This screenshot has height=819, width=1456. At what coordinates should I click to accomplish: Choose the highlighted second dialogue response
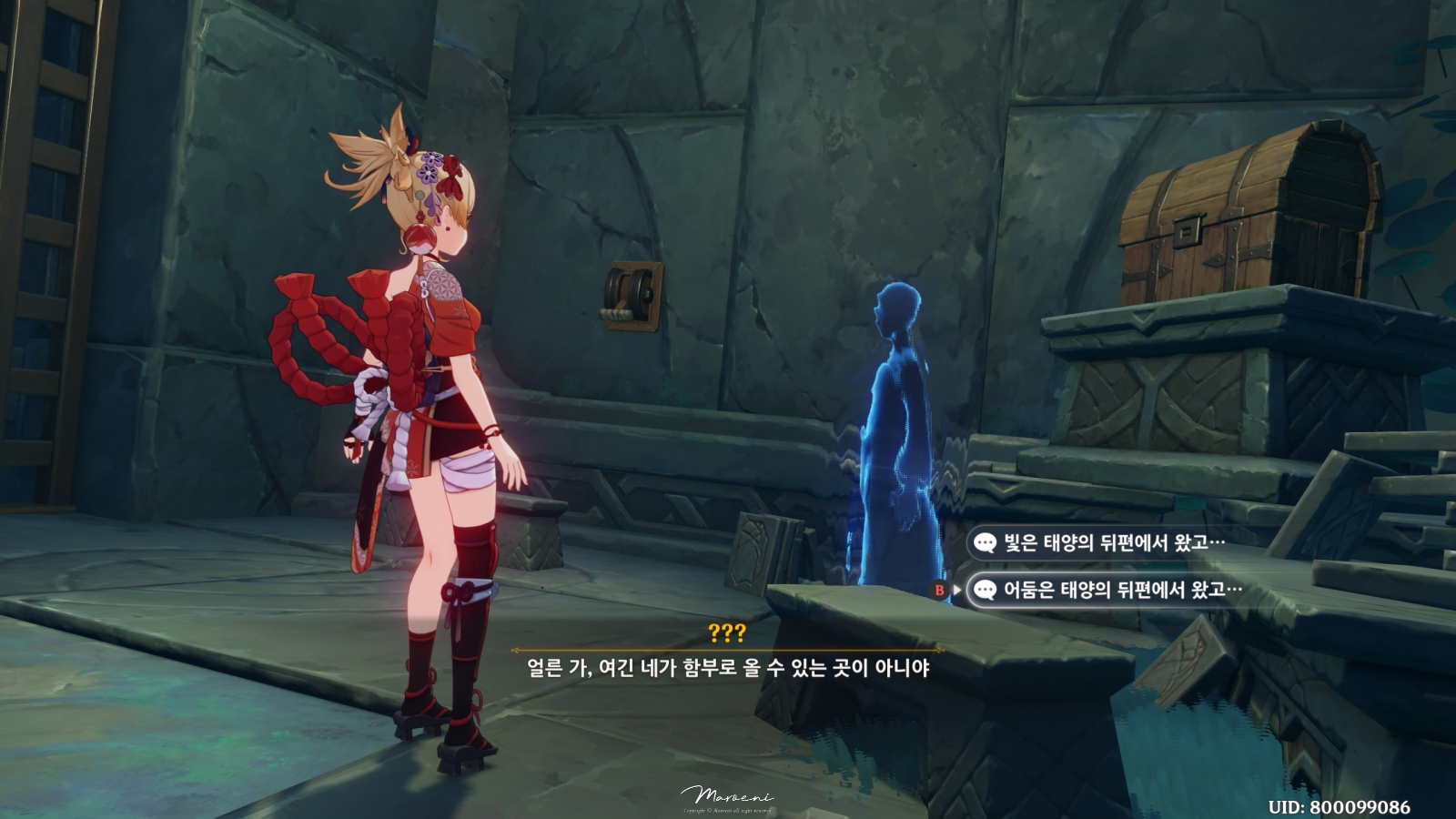(1119, 590)
